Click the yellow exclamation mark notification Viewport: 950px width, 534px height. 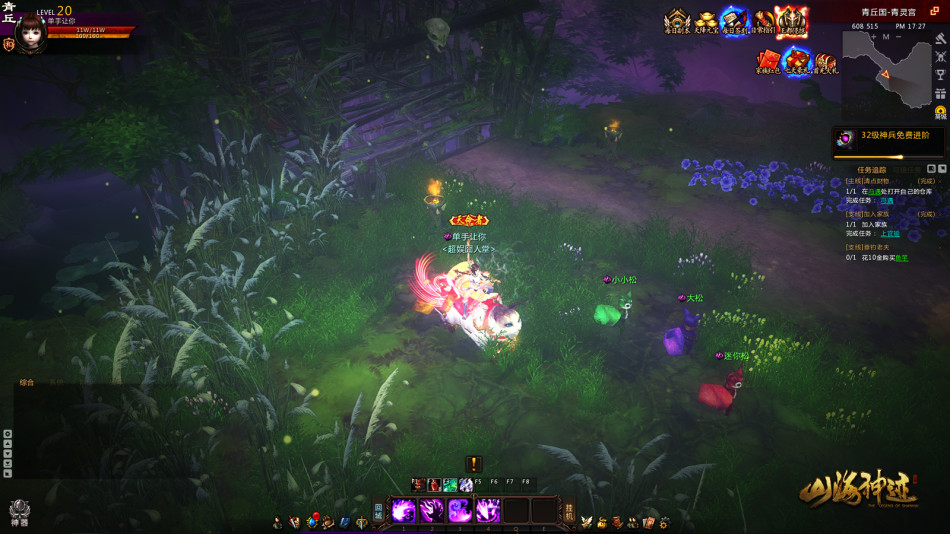coord(474,464)
